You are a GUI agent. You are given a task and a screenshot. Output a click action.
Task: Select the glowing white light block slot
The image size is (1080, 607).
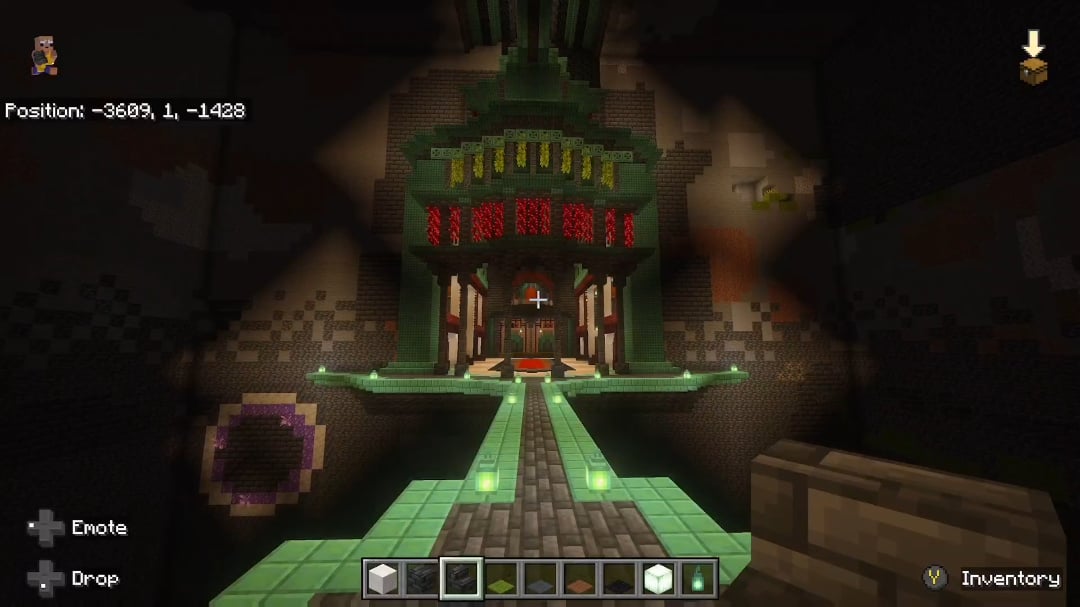(x=657, y=578)
